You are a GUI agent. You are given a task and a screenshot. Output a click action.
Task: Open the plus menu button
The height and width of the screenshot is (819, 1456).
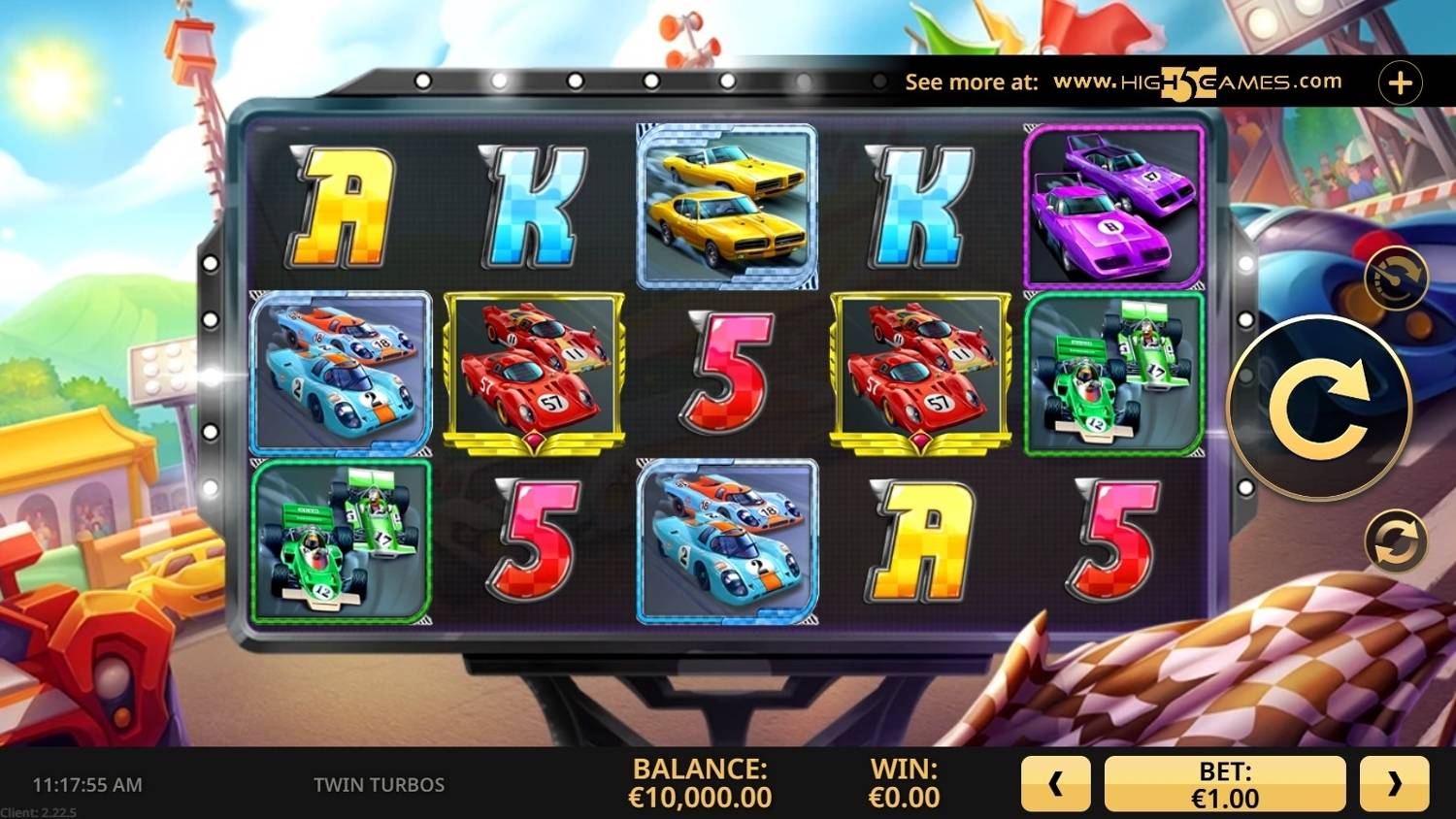1400,83
